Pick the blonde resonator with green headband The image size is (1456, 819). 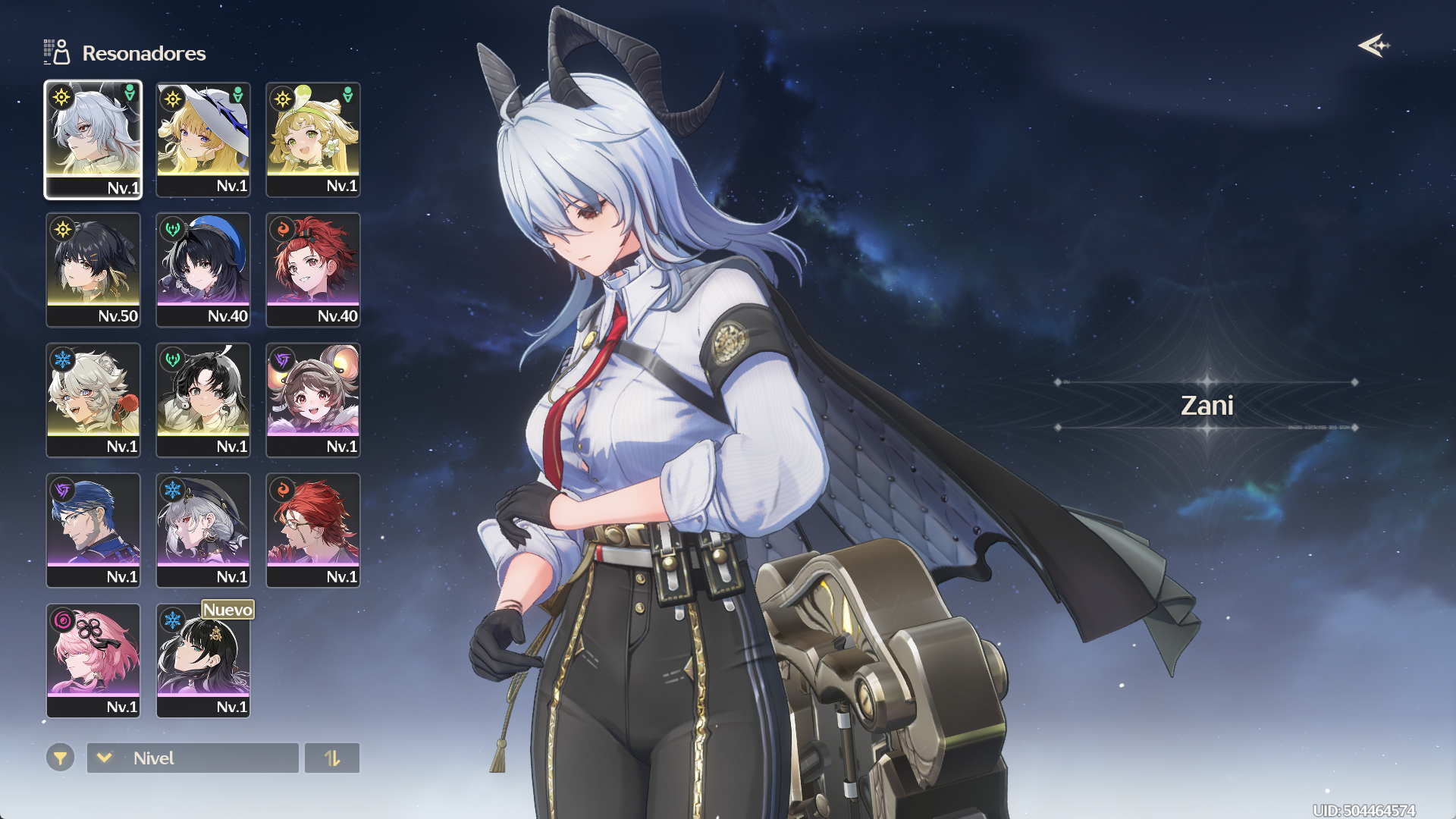(x=313, y=140)
